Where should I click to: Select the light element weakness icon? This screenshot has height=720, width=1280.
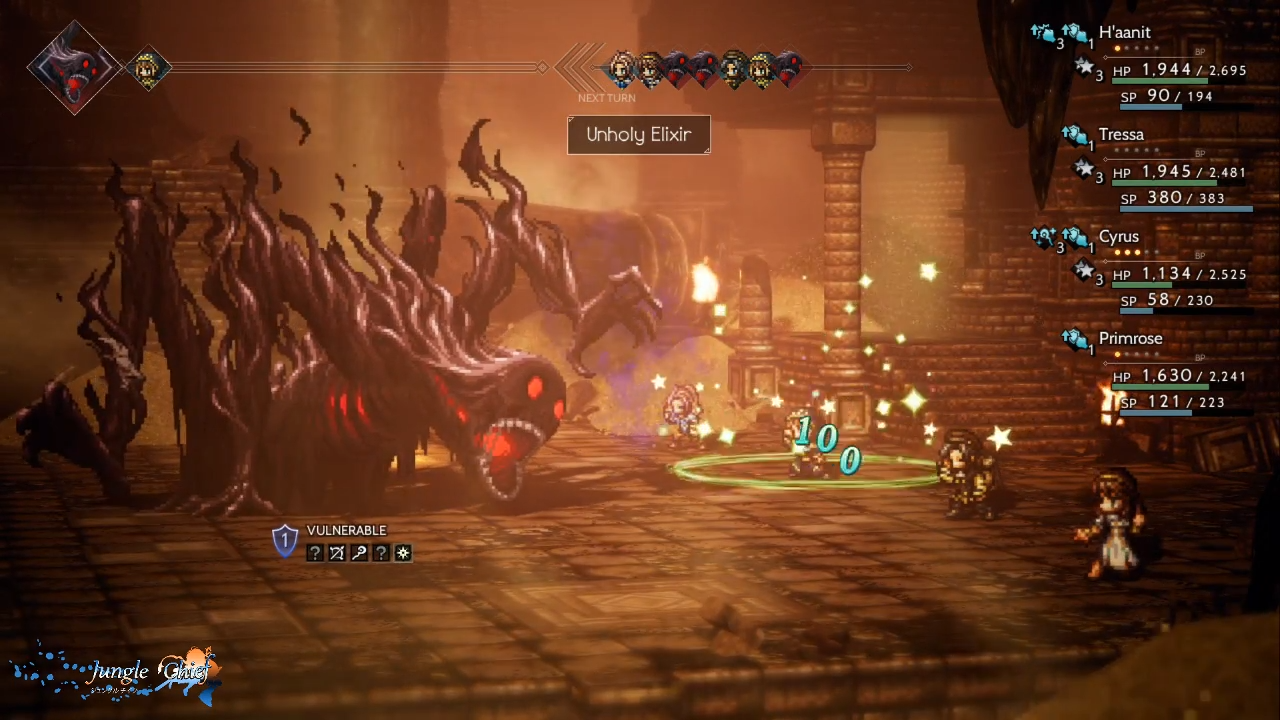pyautogui.click(x=403, y=553)
